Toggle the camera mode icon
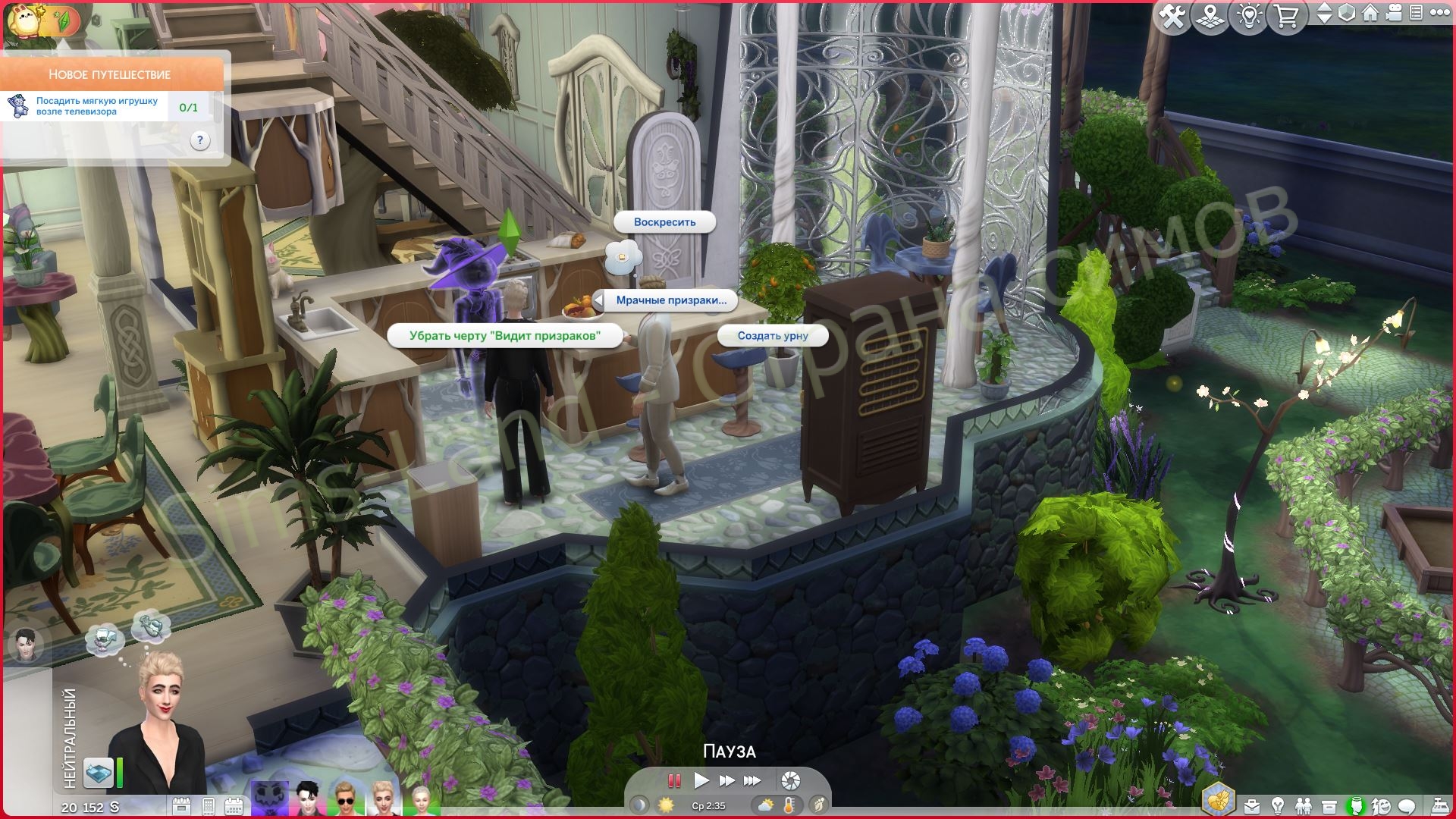 [1394, 14]
